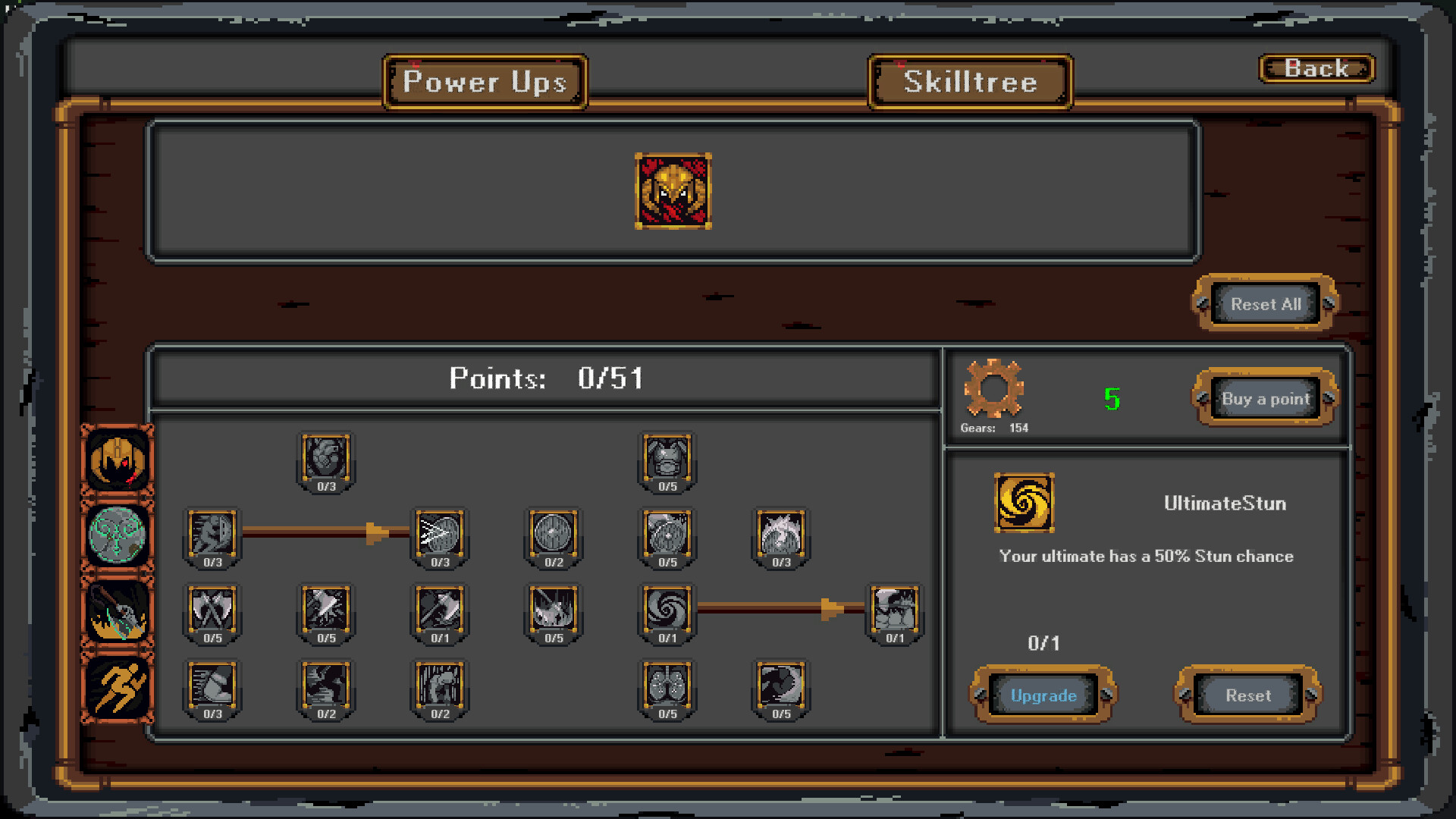The height and width of the screenshot is (819, 1456).
Task: Click the Back button
Action: pos(1316,68)
